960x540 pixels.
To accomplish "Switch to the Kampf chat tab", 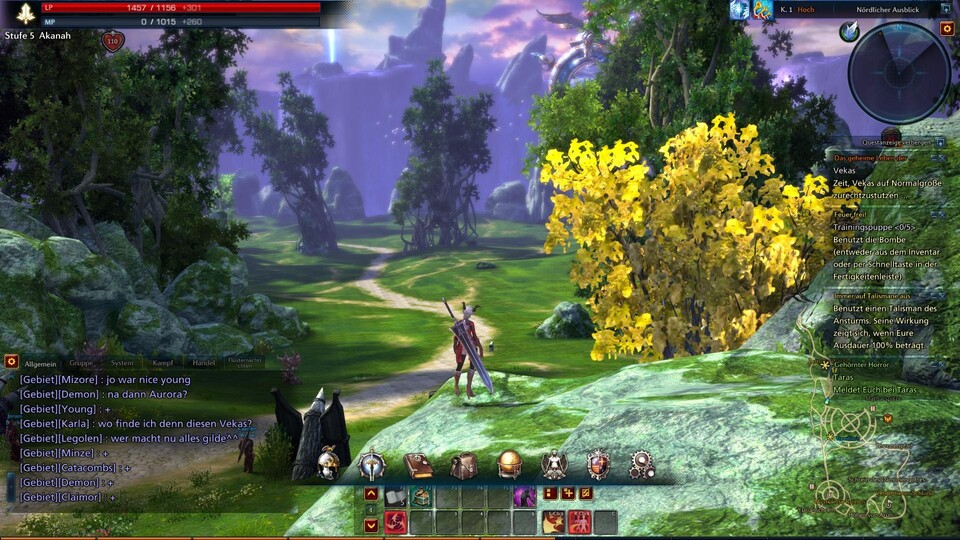I will 163,363.
